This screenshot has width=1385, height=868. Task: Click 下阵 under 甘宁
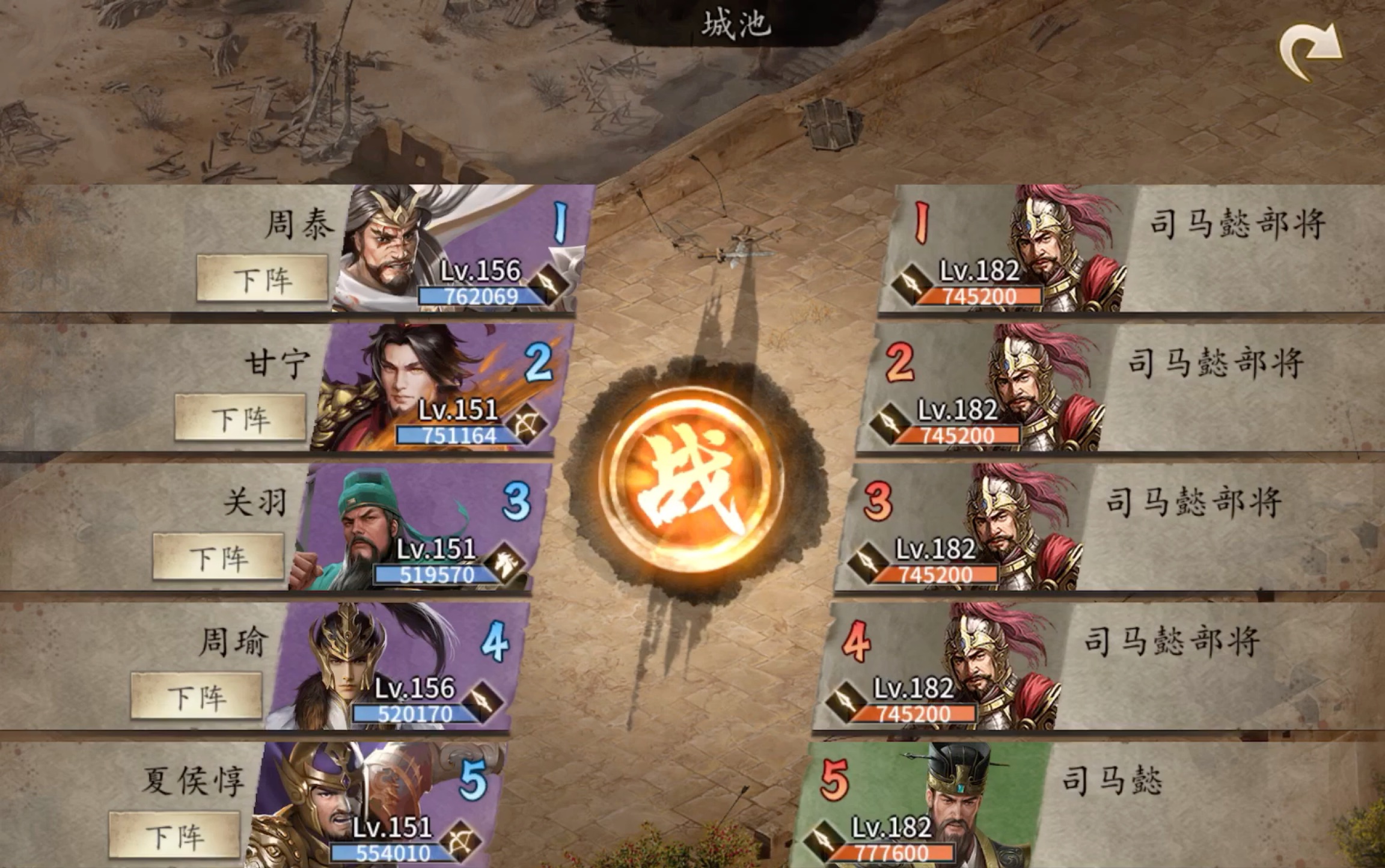coord(240,418)
